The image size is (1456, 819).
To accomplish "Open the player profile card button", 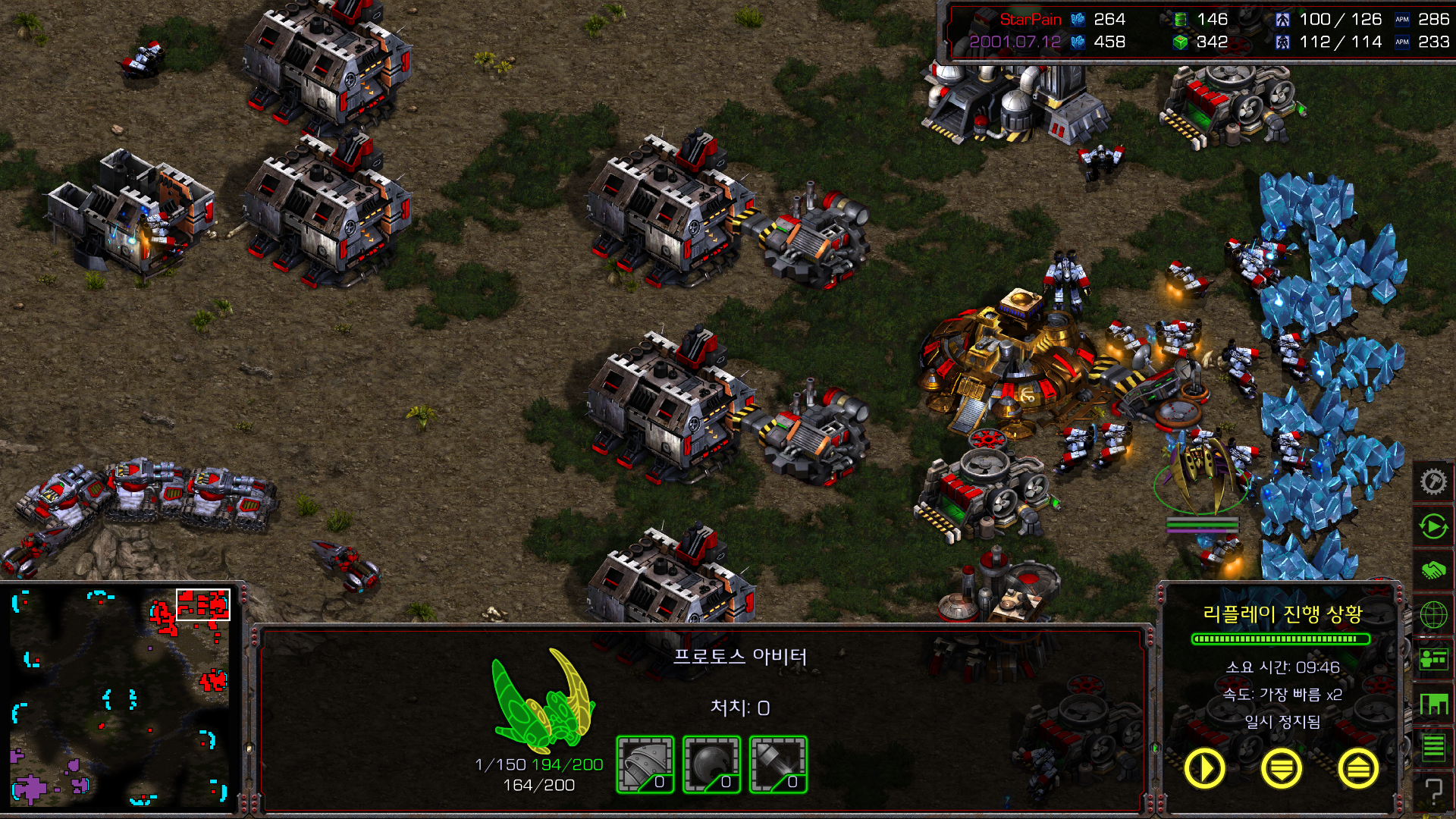I will 1432,660.
